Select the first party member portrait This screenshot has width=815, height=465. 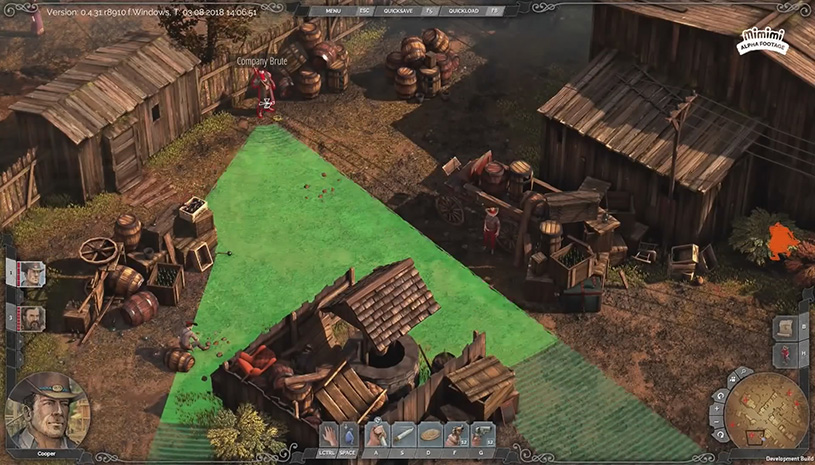pyautogui.click(x=31, y=273)
